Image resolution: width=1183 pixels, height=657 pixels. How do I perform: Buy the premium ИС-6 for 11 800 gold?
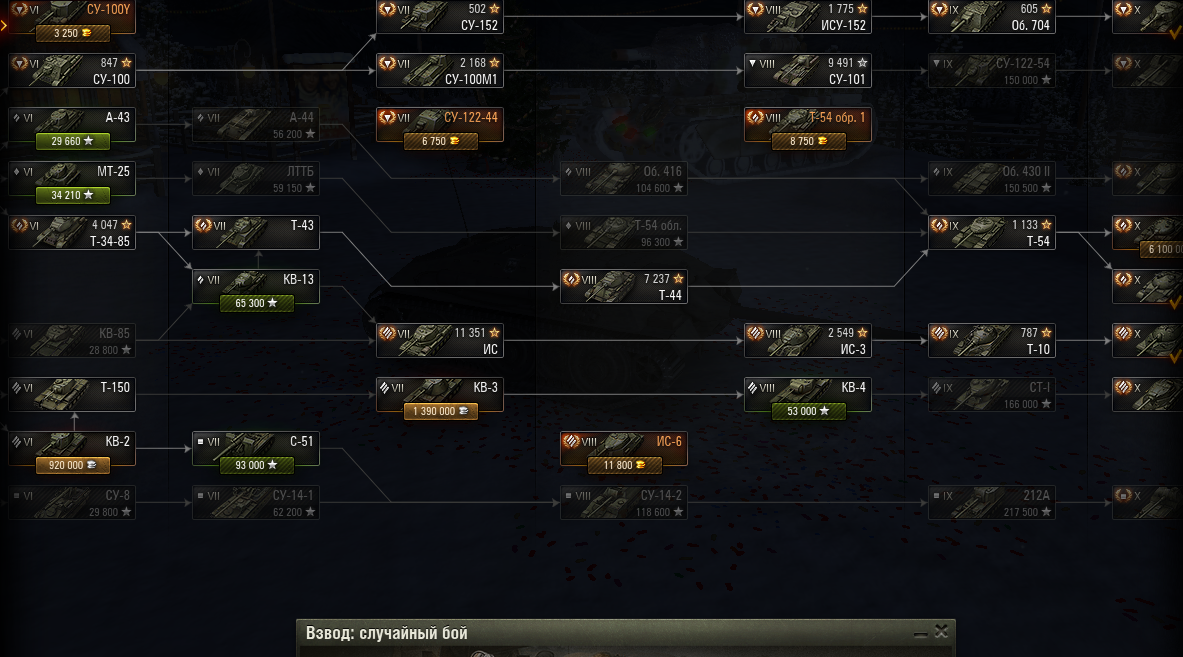tap(624, 465)
